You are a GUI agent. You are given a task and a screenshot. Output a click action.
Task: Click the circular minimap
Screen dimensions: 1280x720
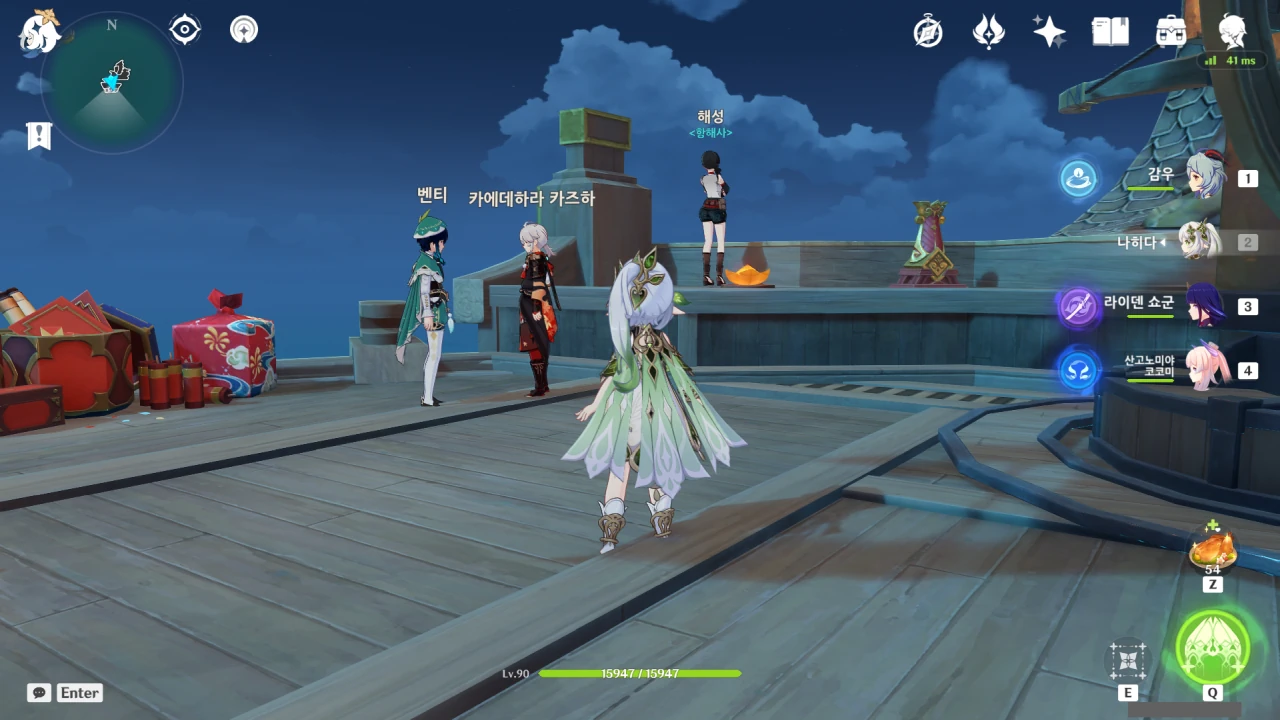[112, 83]
